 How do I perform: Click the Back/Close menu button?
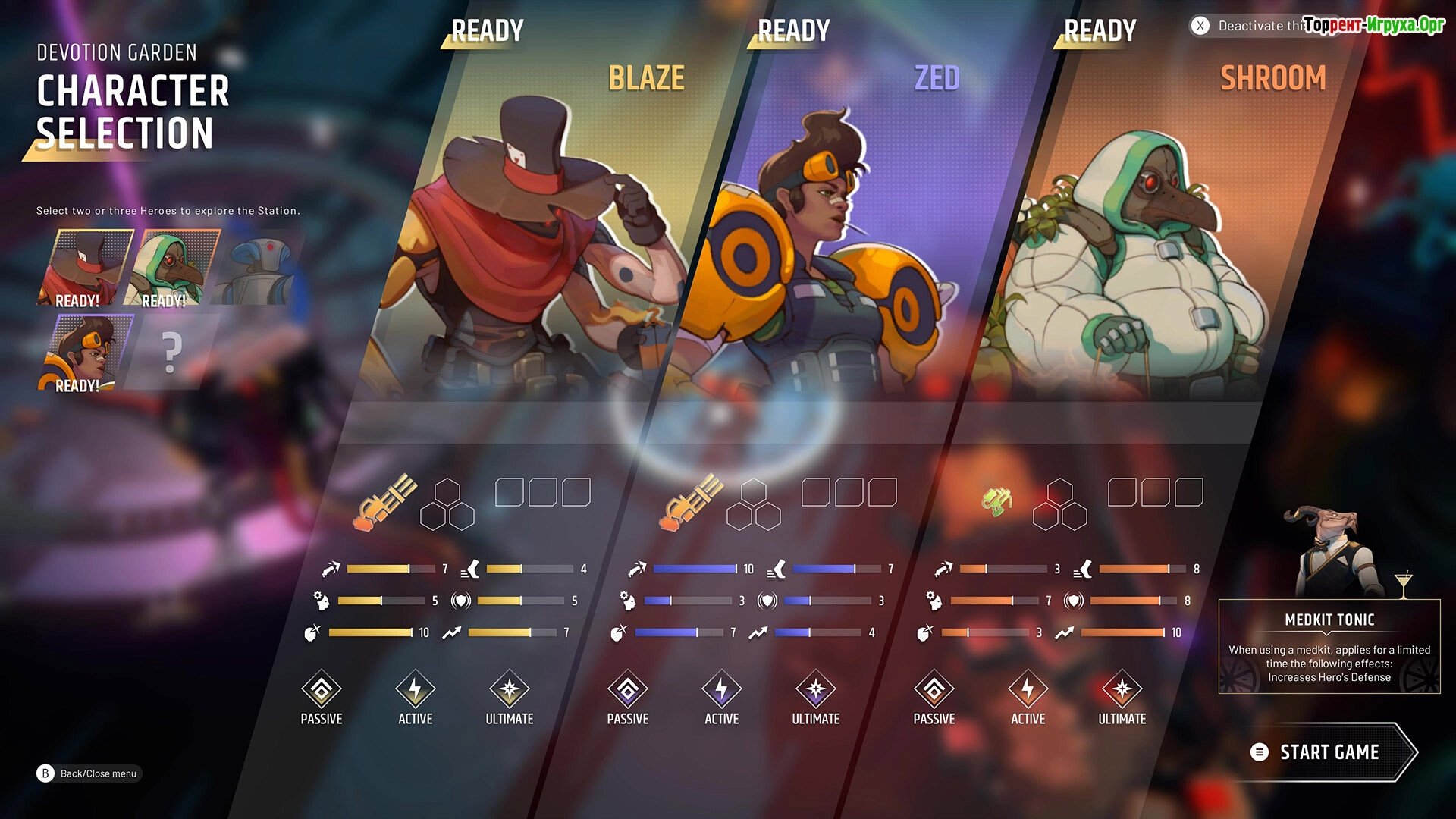(x=89, y=773)
